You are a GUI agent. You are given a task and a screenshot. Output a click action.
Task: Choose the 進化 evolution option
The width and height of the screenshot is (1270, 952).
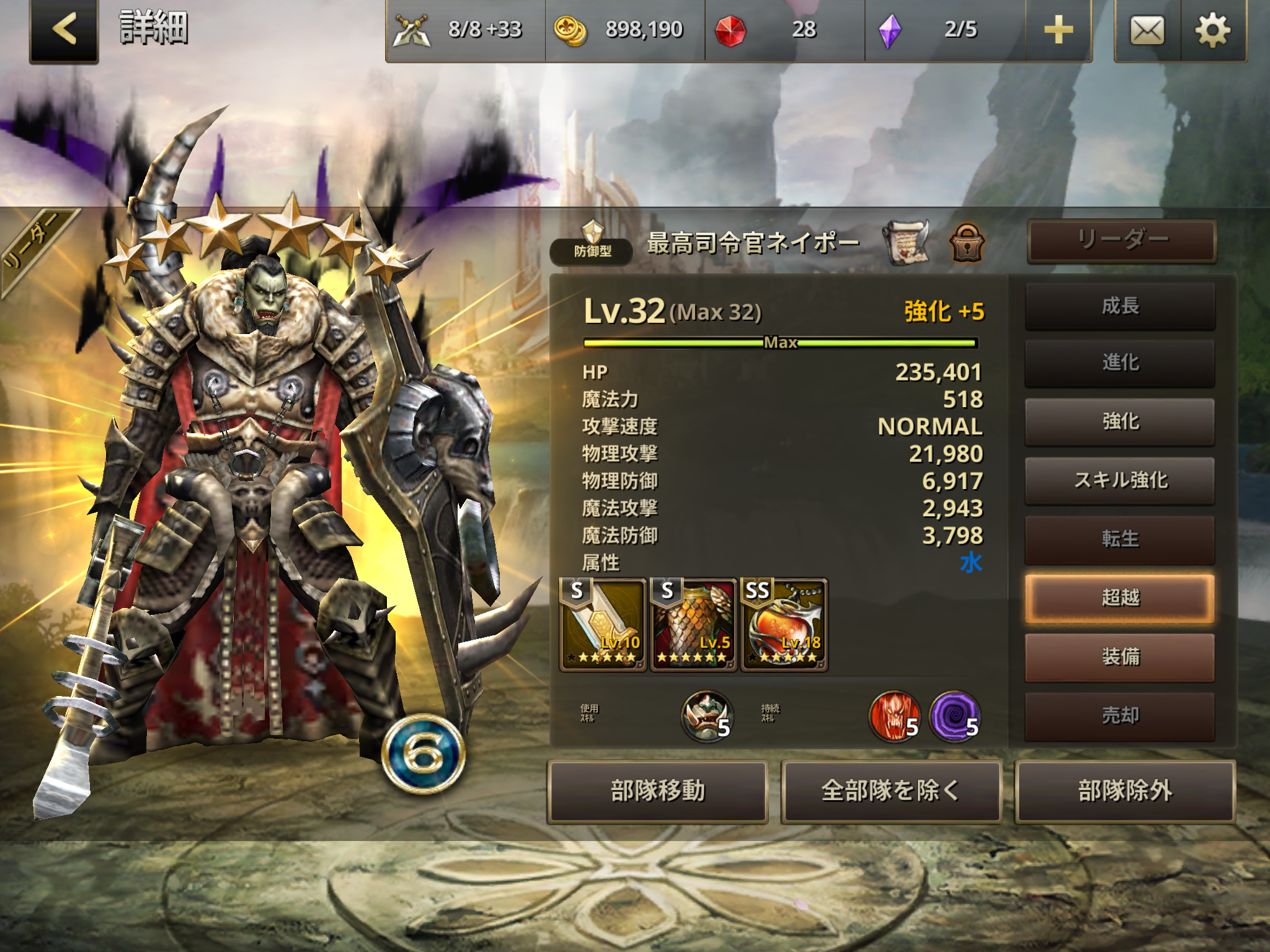point(1120,363)
